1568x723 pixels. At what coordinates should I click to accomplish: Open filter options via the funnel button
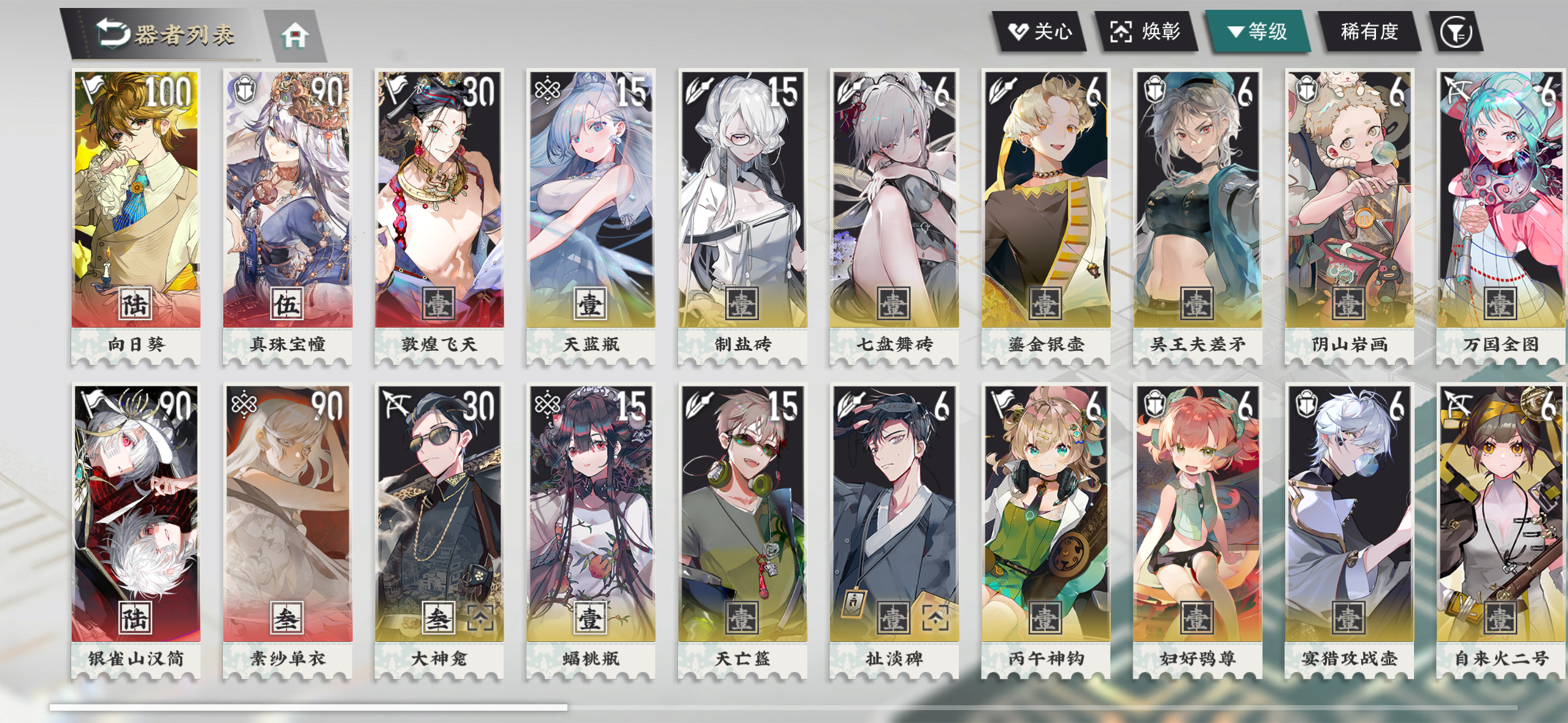1457,33
